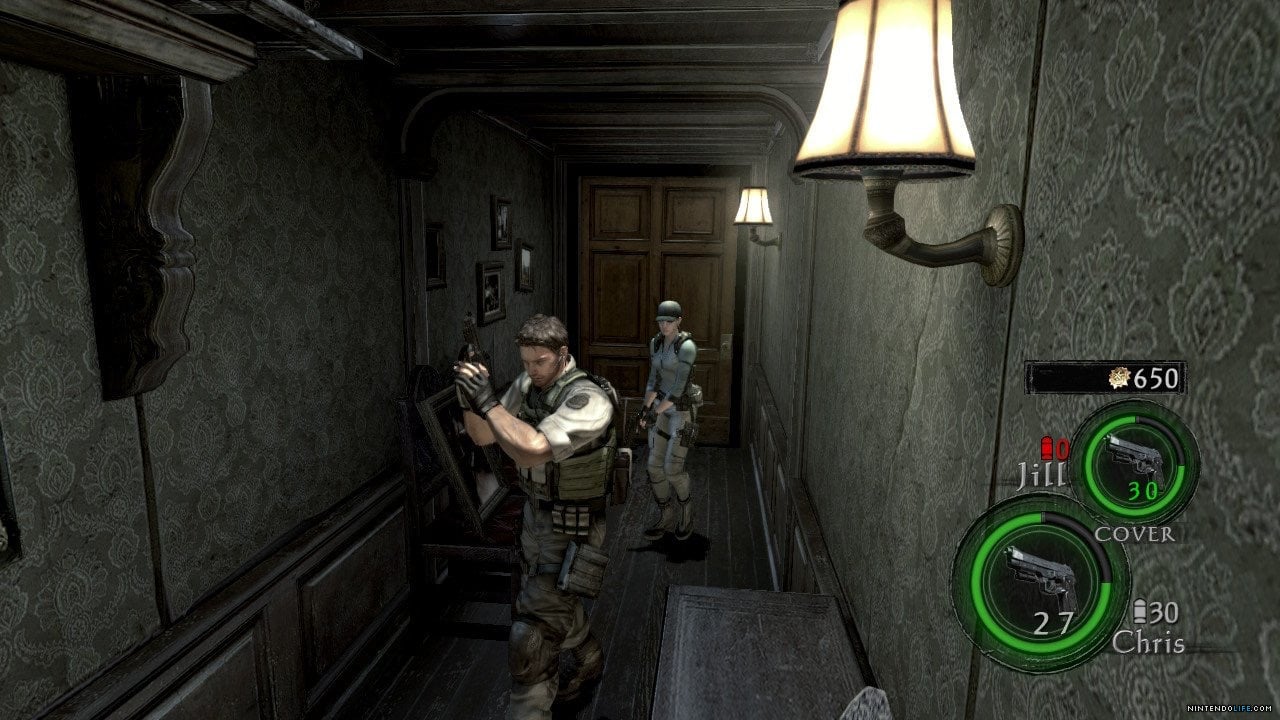The height and width of the screenshot is (720, 1280).
Task: Click Jill's red ammo counter showing 0
Action: point(1060,449)
